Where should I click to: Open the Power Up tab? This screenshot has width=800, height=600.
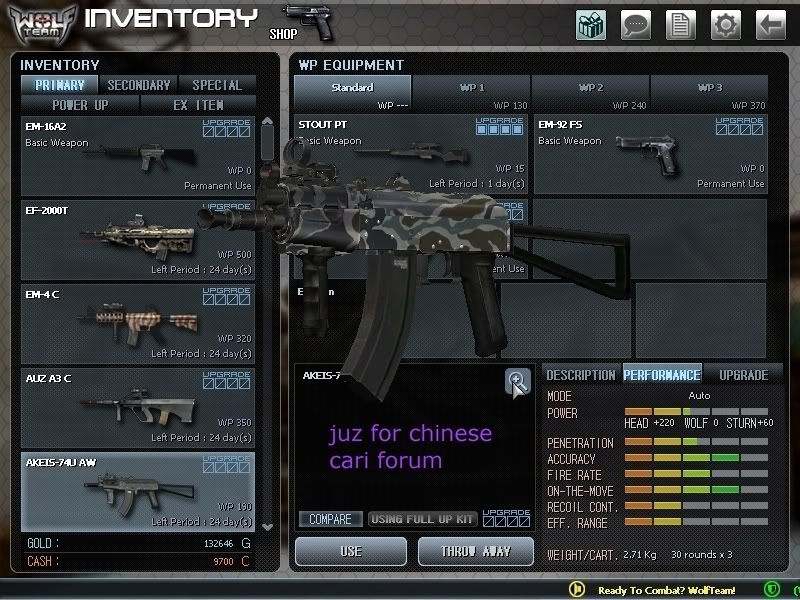81,104
